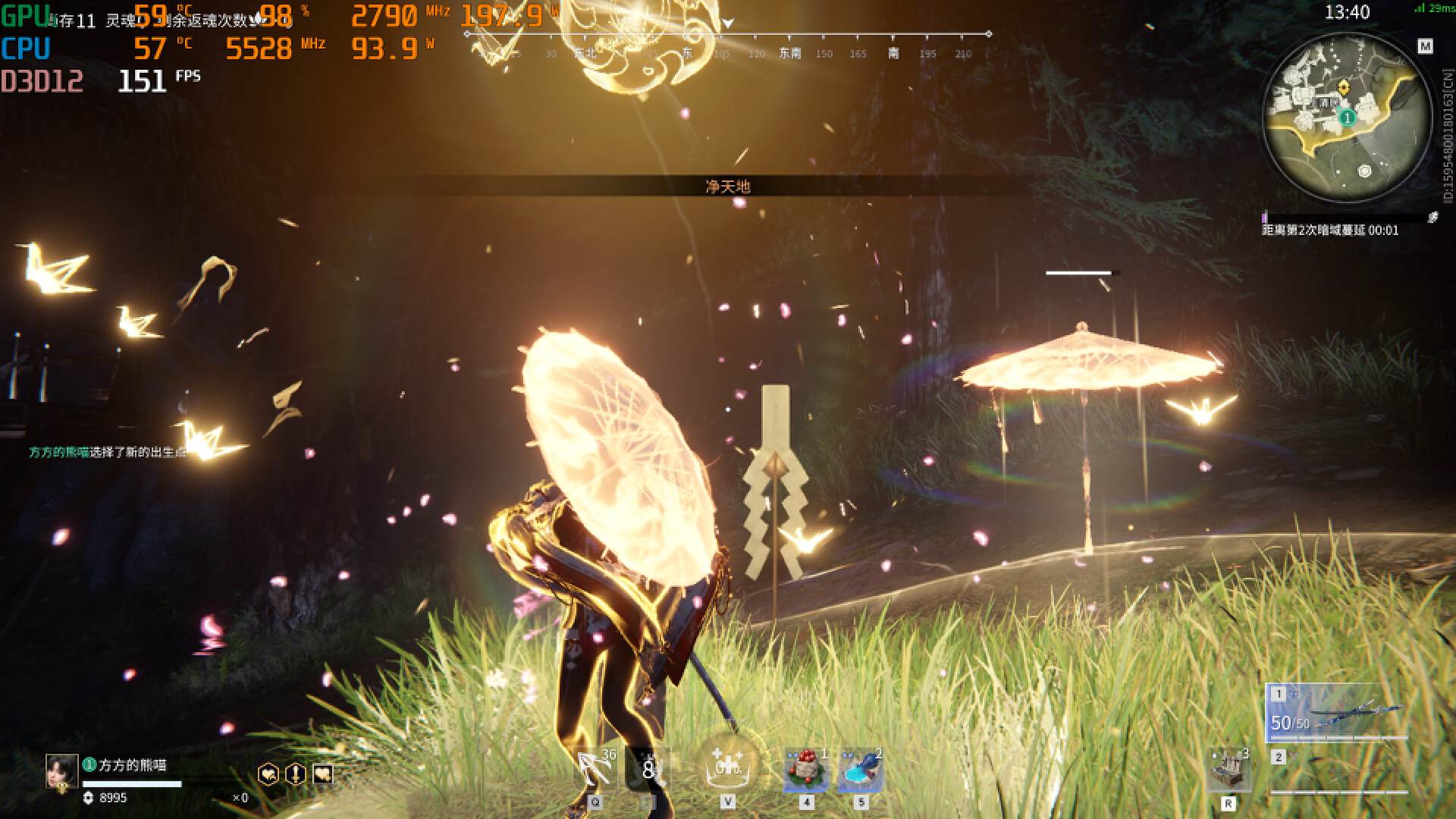Screen dimensions: 1456x819
Task: Select the grappling hook skill icon
Action: coord(595,770)
